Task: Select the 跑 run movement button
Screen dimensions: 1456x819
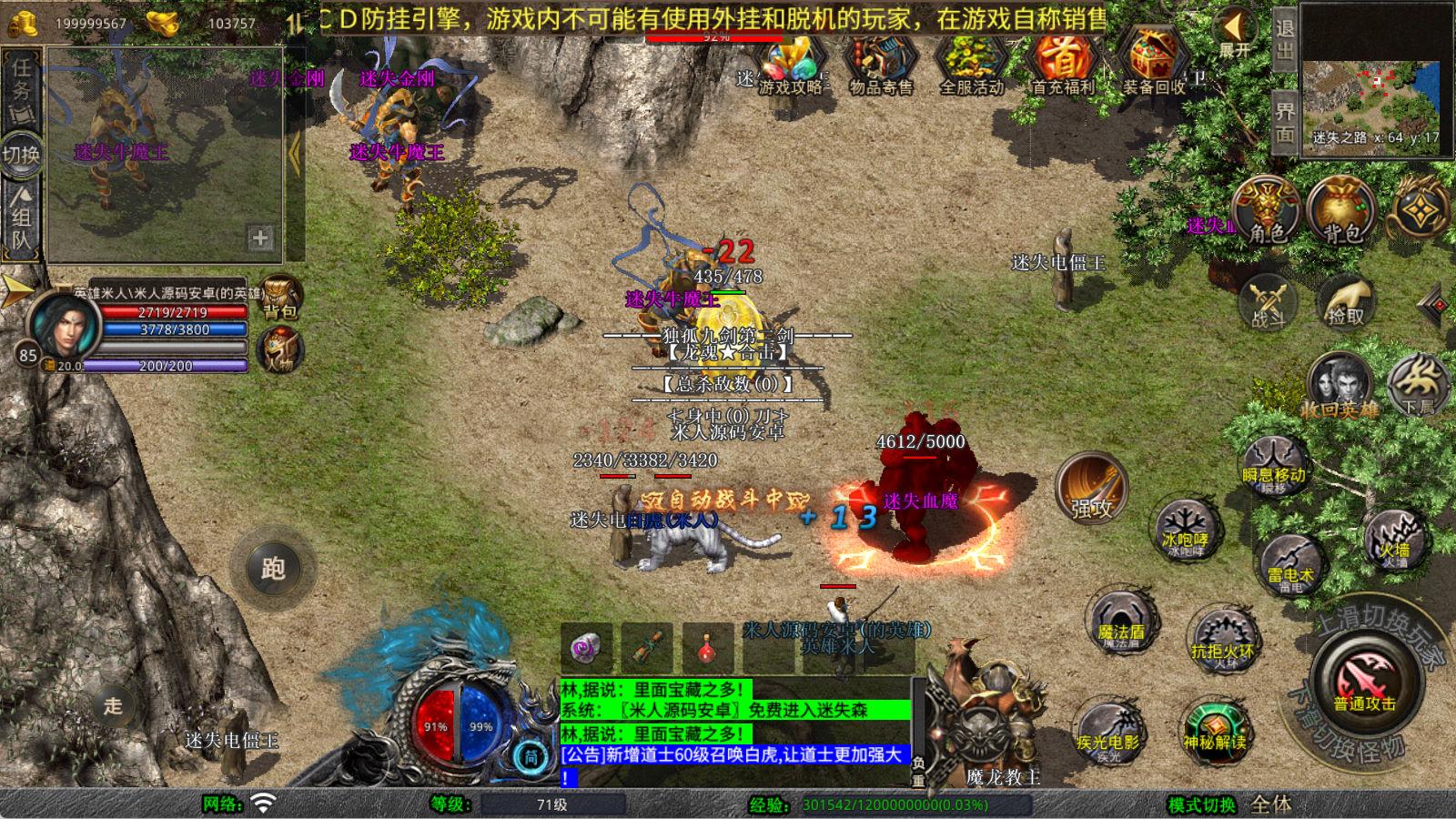Action: [x=273, y=568]
